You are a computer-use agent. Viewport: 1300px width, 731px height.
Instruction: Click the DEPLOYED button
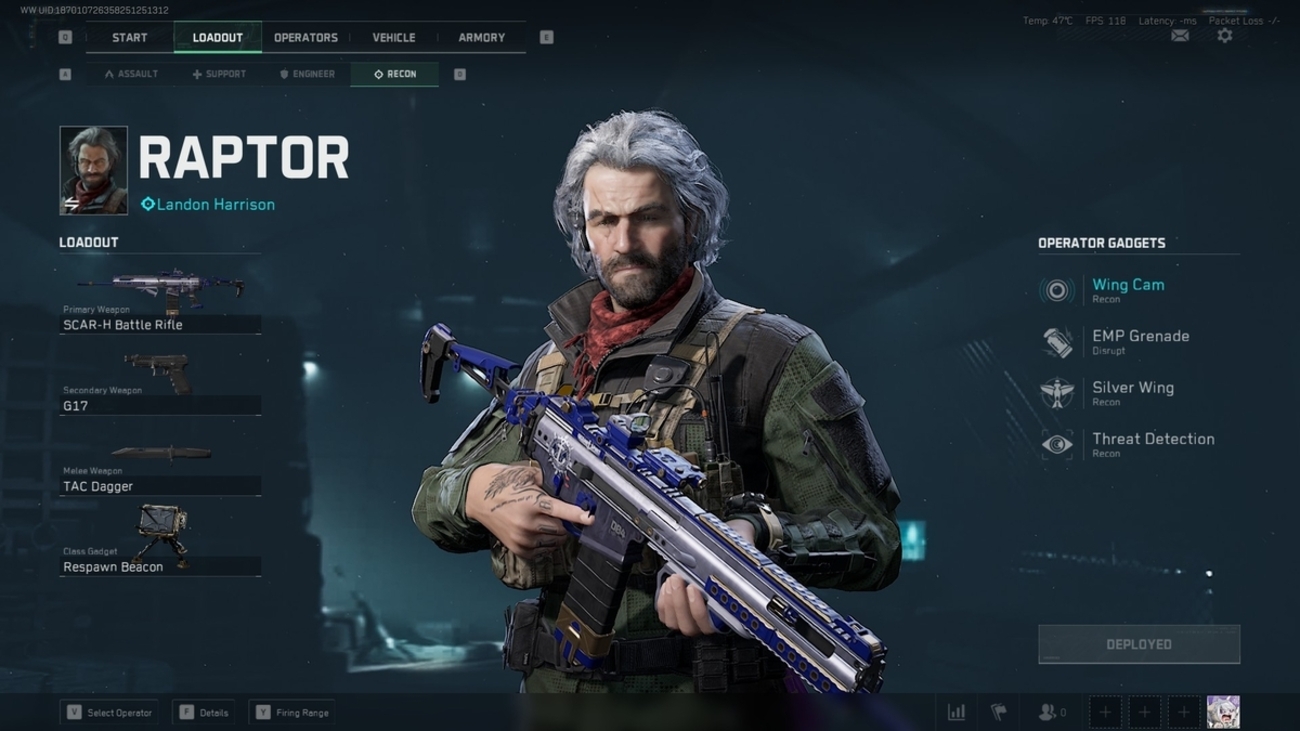coord(1139,645)
